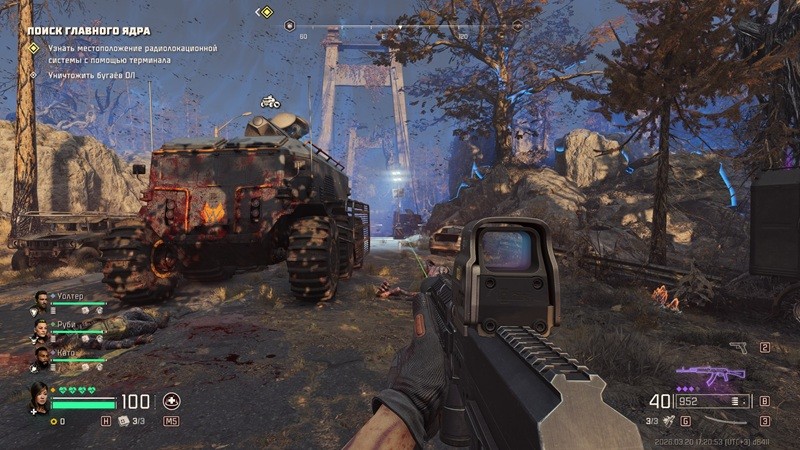Click the hexagon marker on the compass
The width and height of the screenshot is (800, 450).
290,24
